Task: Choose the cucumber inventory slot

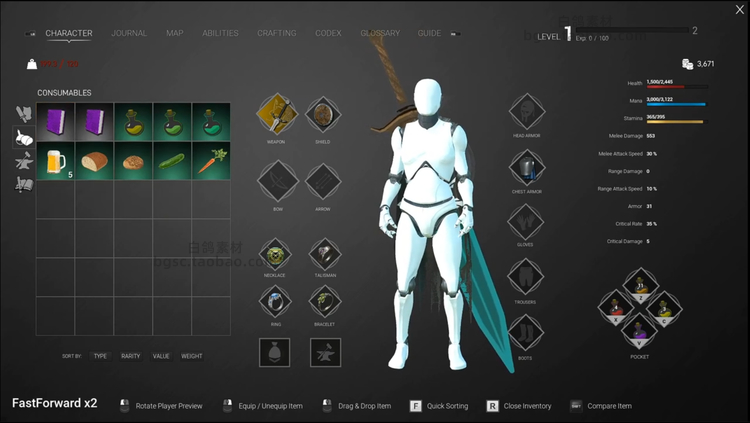Action: tap(172, 161)
